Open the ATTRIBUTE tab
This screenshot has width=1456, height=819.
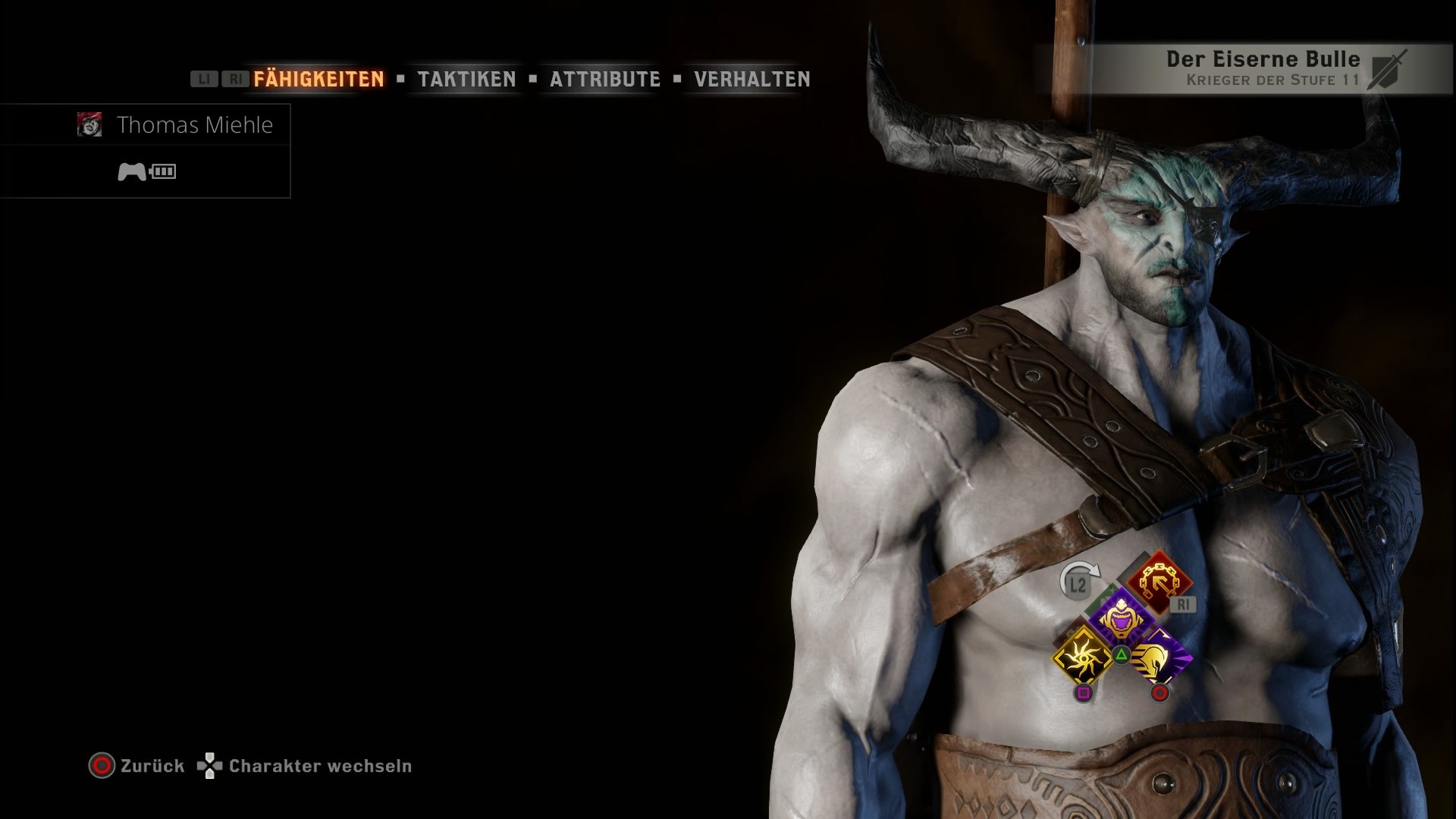[605, 79]
